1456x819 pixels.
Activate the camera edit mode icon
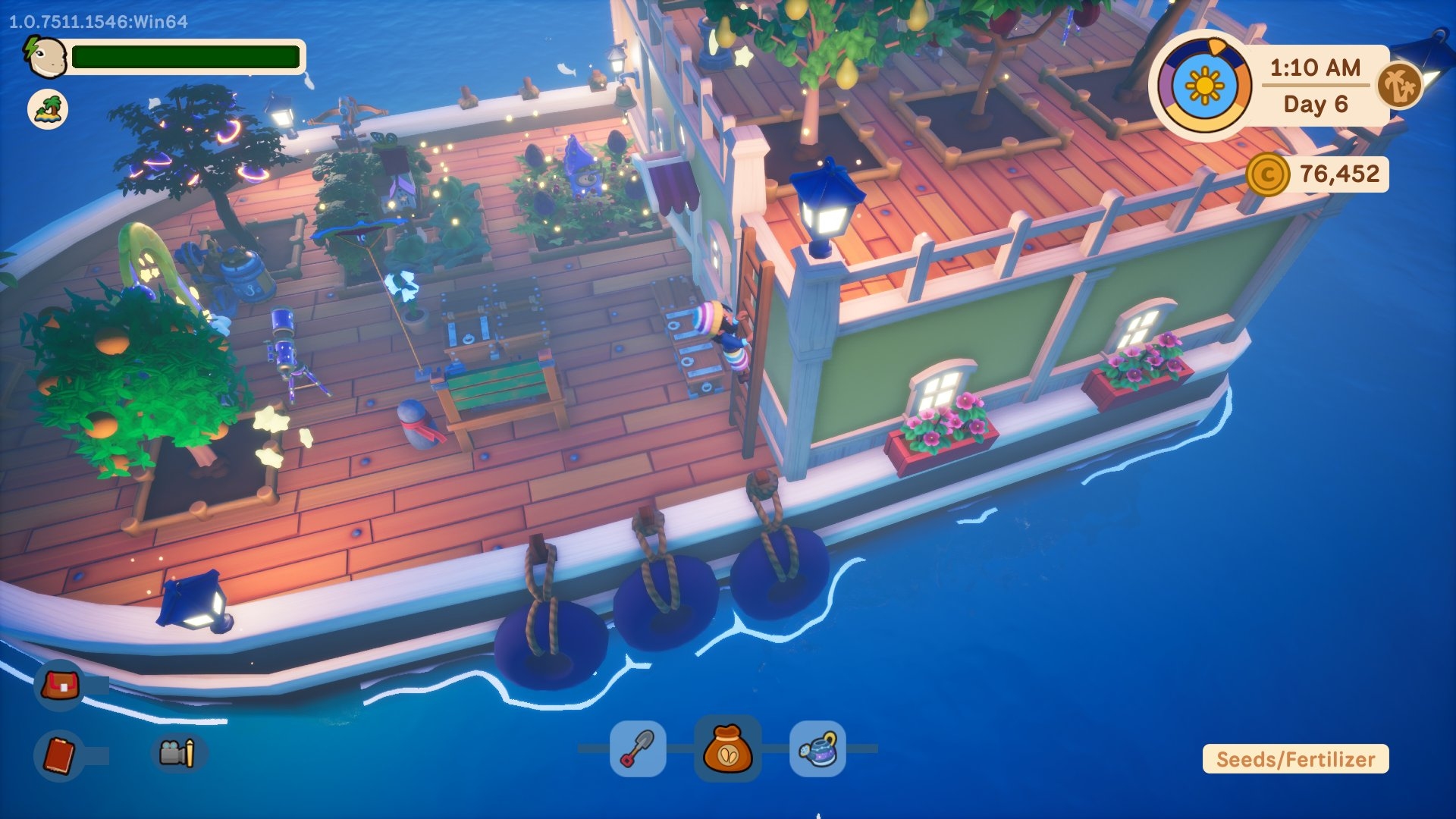(177, 753)
